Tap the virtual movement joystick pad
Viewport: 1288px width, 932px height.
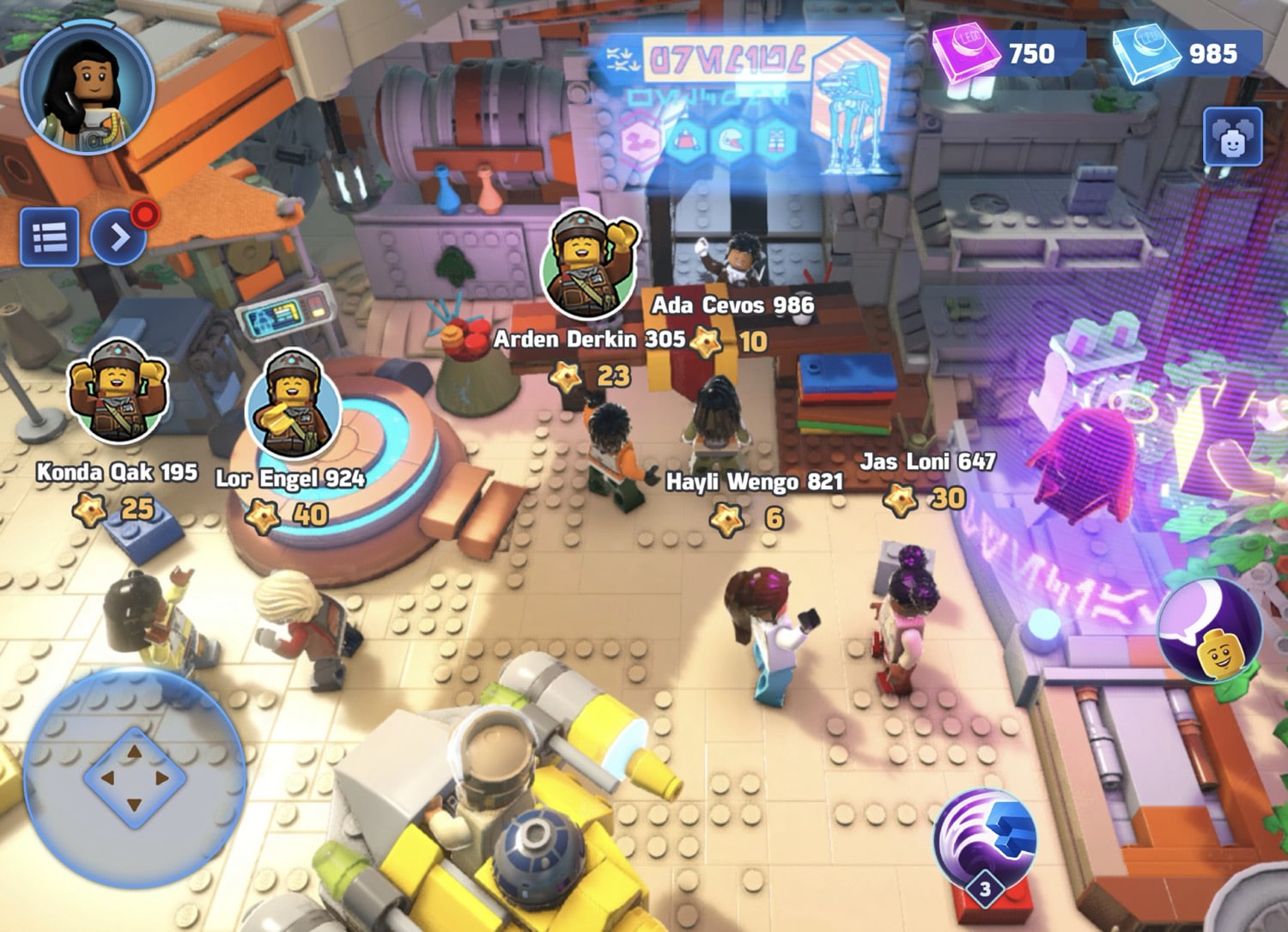pyautogui.click(x=134, y=778)
